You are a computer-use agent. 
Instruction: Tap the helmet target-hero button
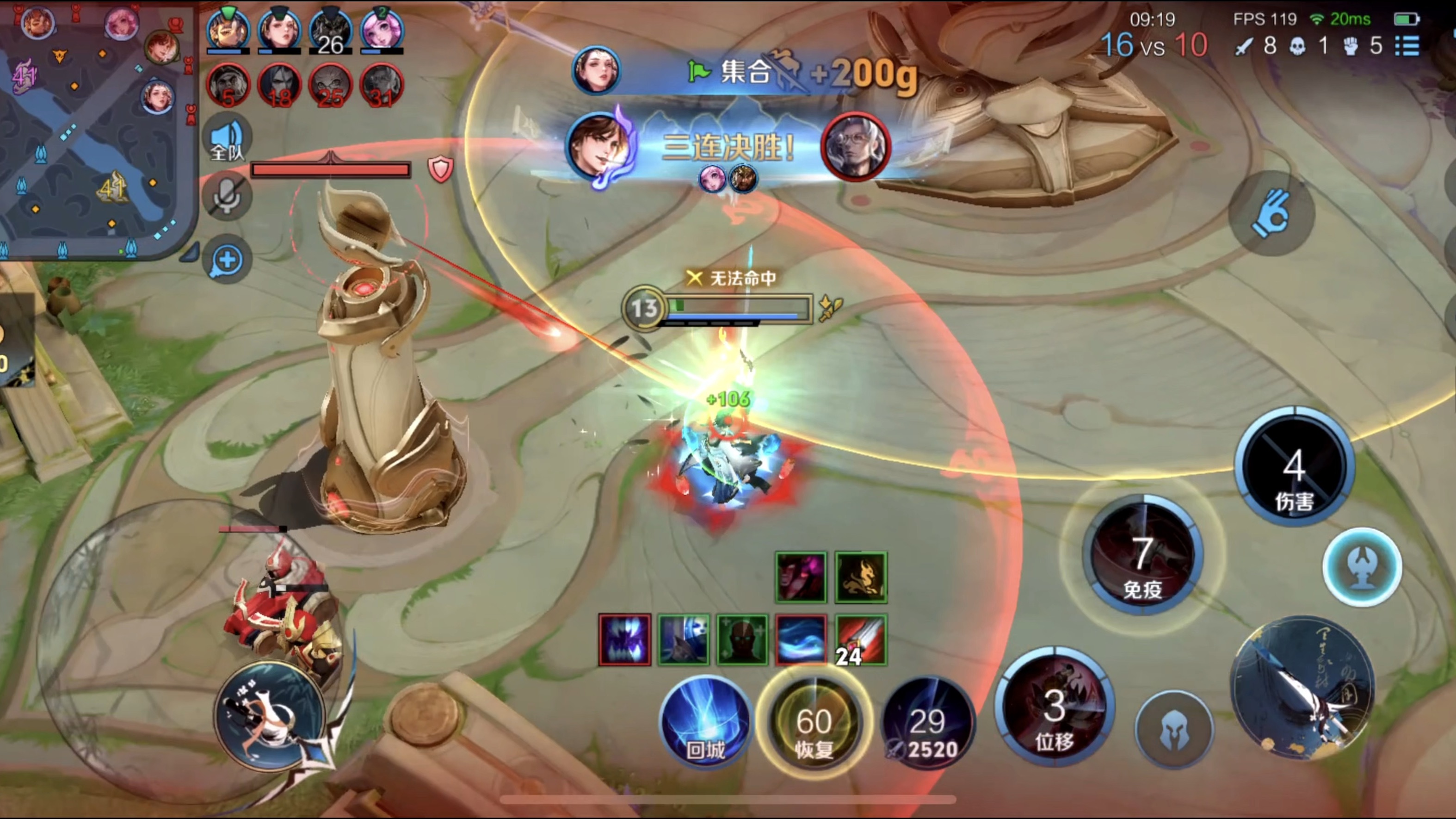[x=1174, y=730]
